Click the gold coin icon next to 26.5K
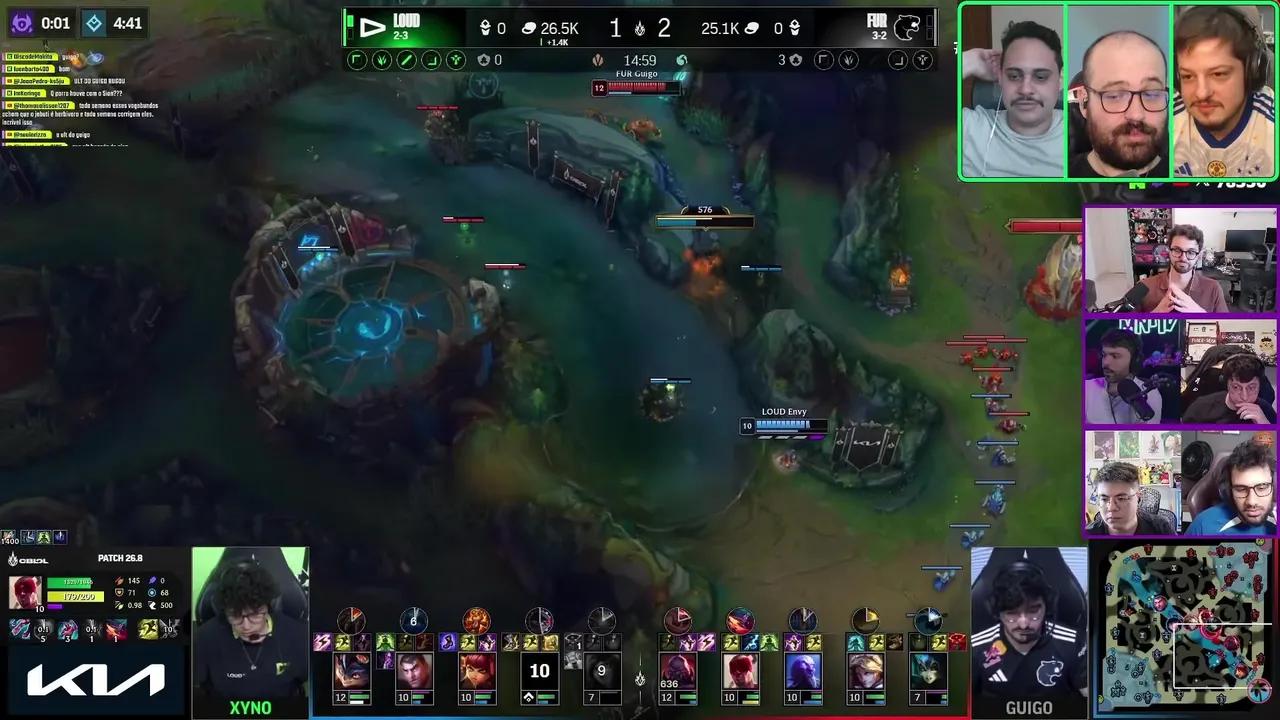This screenshot has width=1280, height=720. [530, 28]
